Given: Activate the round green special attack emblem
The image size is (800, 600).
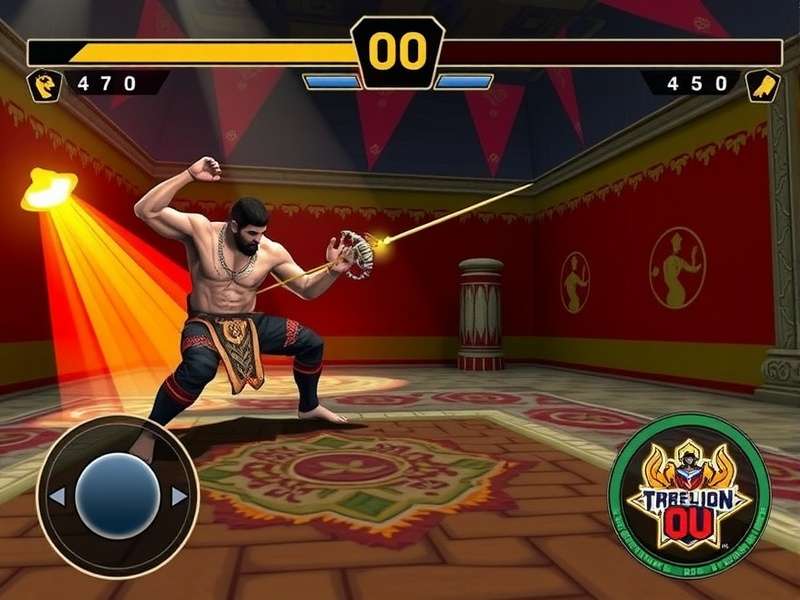Looking at the screenshot, I should click(689, 496).
